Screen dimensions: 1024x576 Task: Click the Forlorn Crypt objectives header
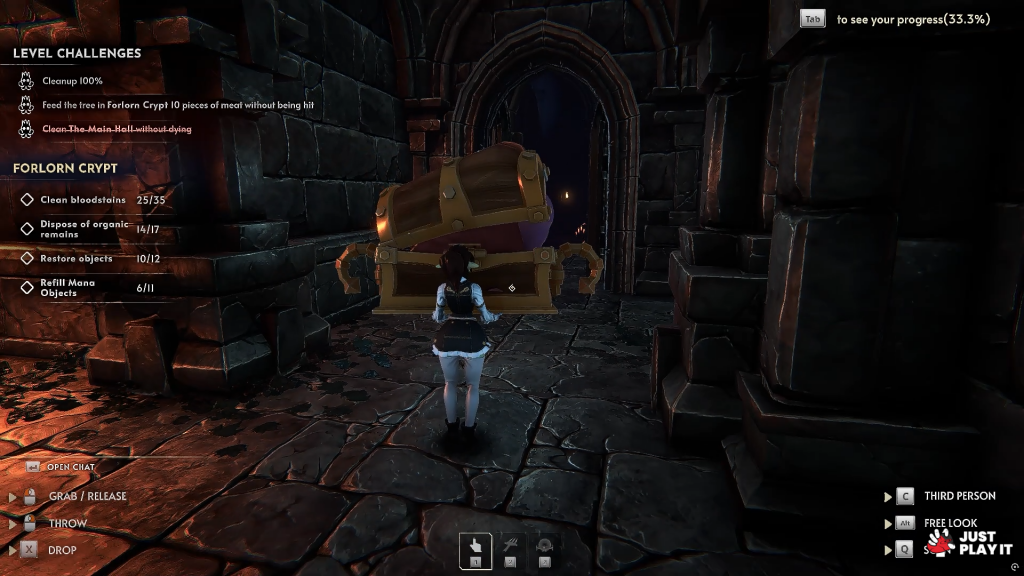click(65, 168)
